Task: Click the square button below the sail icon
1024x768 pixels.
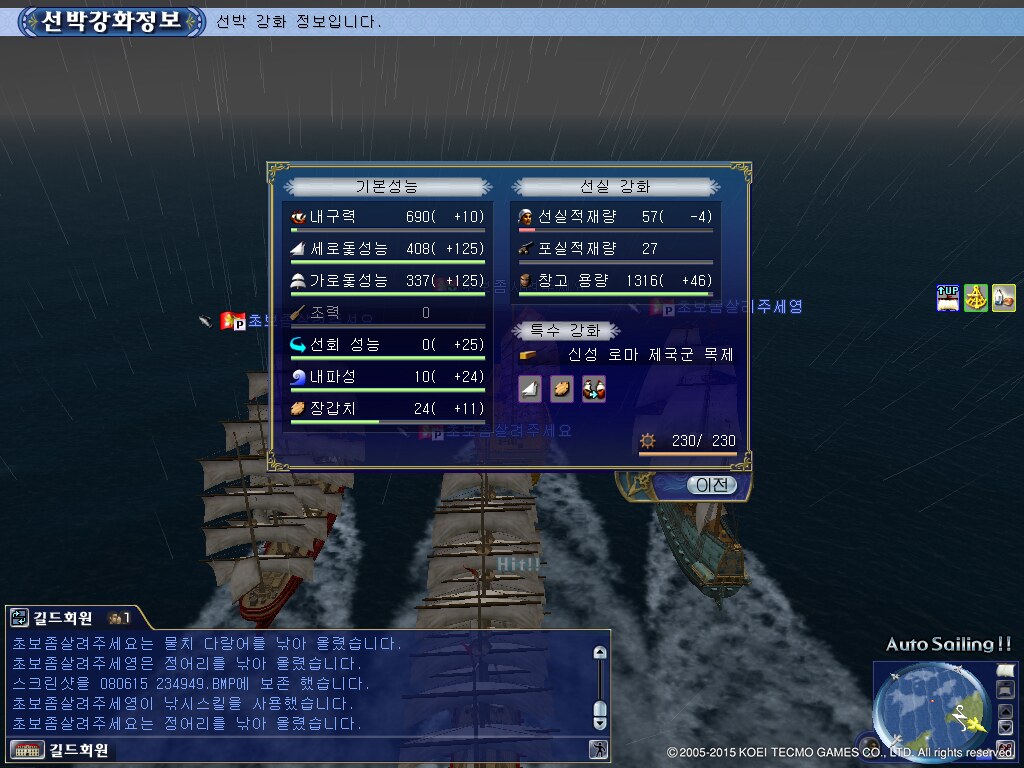Action: tap(1005, 689)
